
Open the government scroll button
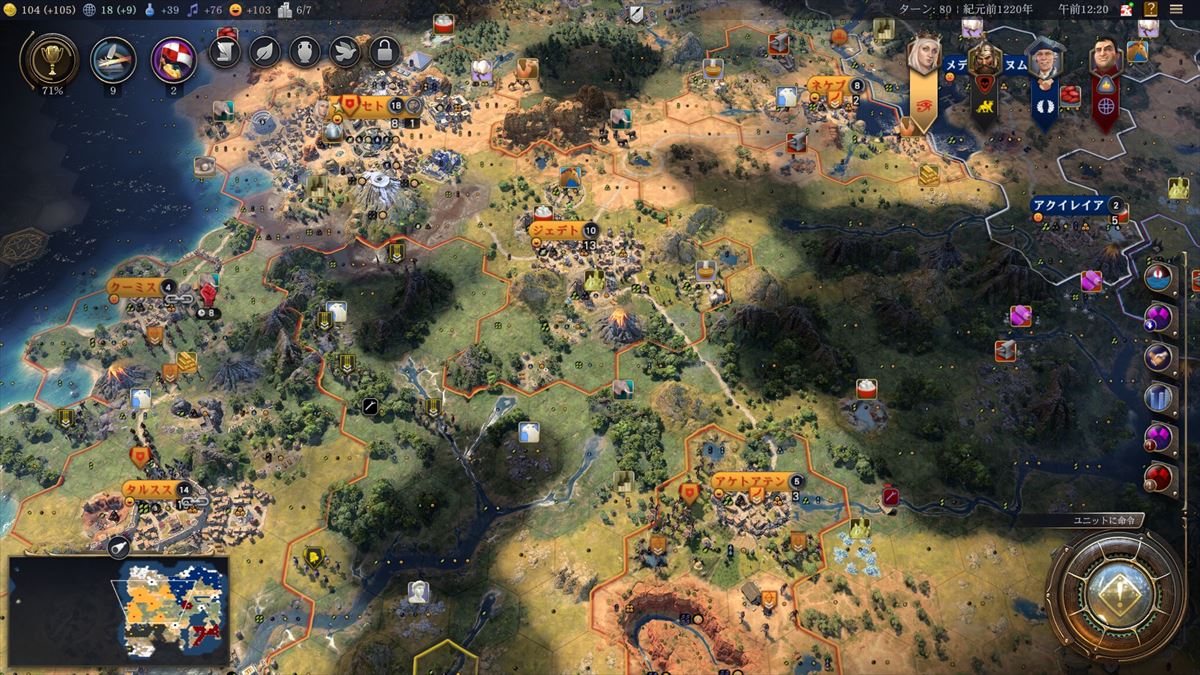(225, 51)
